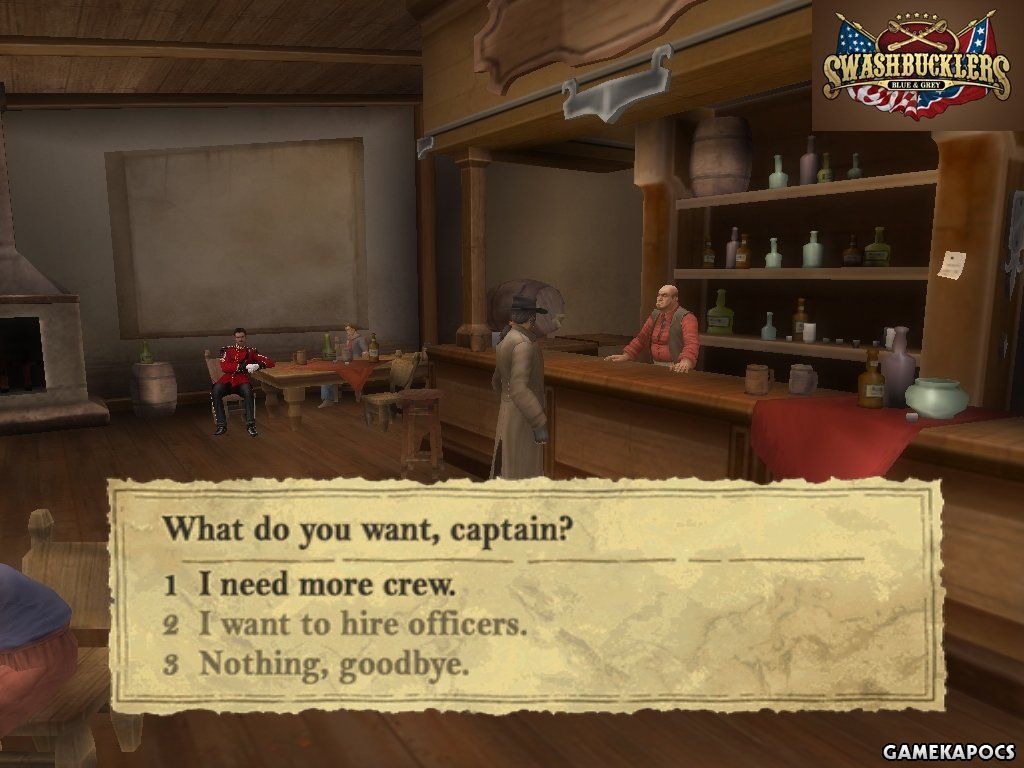Select "I want to hire officers" option
This screenshot has width=1024, height=768.
tap(361, 625)
